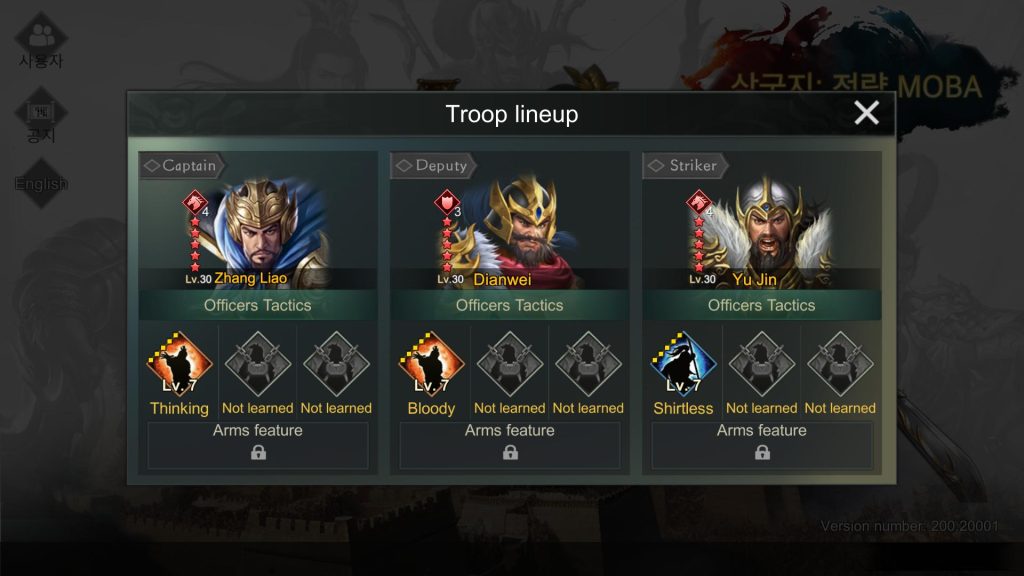Change the language from English
Viewport: 1024px width, 576px height.
tap(41, 183)
